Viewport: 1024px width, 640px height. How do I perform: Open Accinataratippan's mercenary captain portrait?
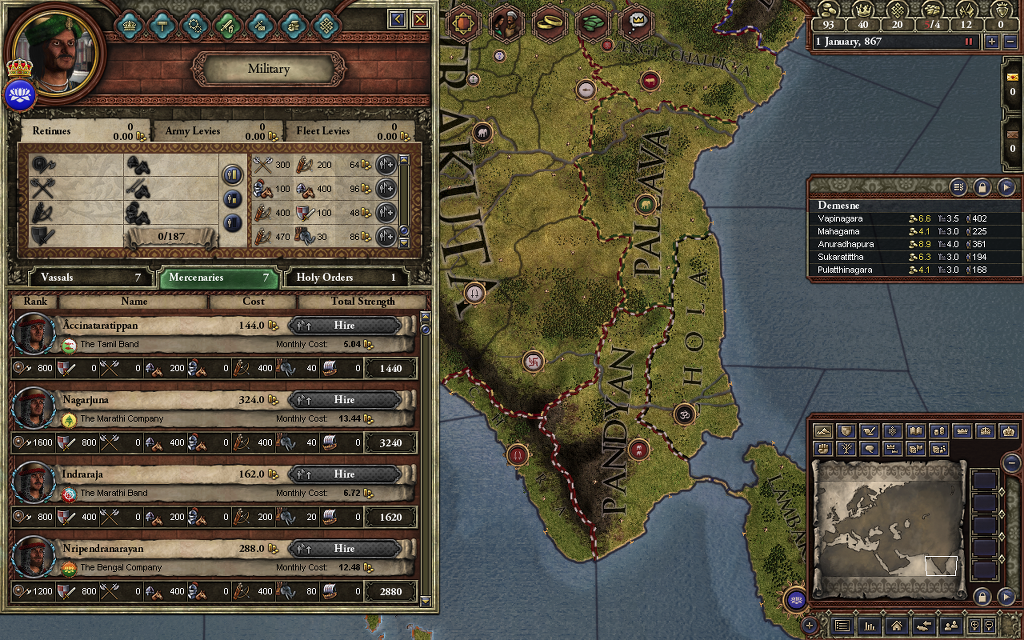click(x=34, y=334)
